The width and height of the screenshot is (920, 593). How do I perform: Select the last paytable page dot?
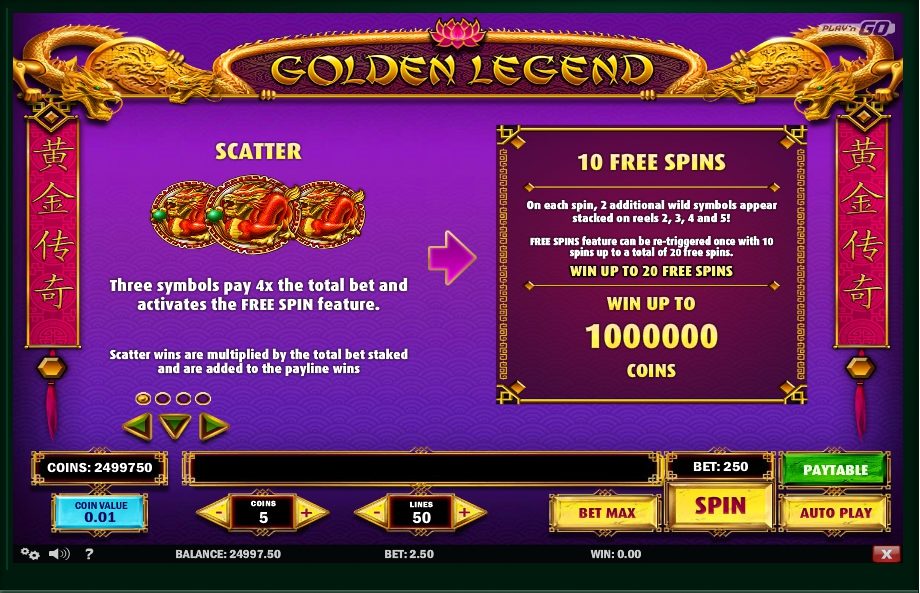click(203, 399)
